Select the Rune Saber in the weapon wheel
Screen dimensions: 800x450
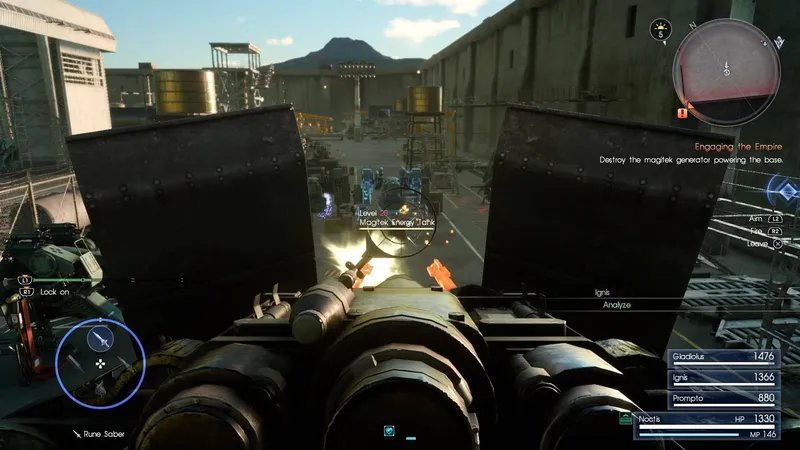click(100, 340)
